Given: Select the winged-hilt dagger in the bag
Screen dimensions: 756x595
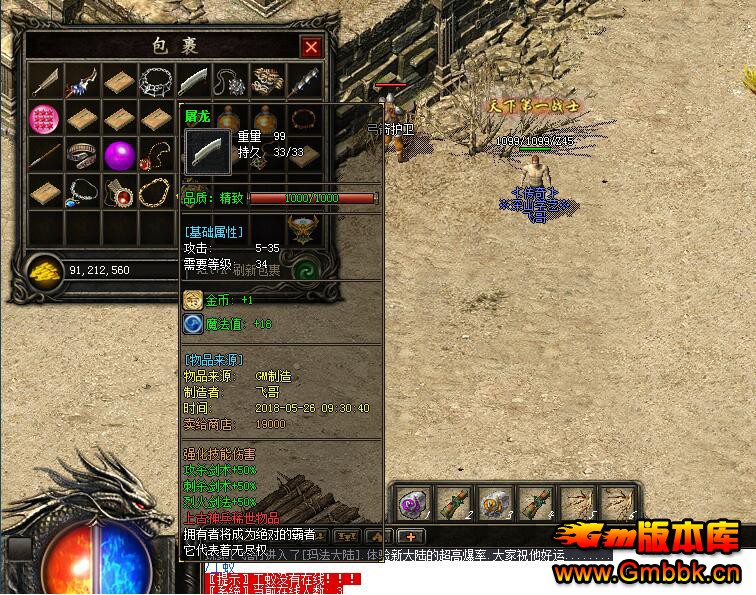Looking at the screenshot, I should [83, 82].
